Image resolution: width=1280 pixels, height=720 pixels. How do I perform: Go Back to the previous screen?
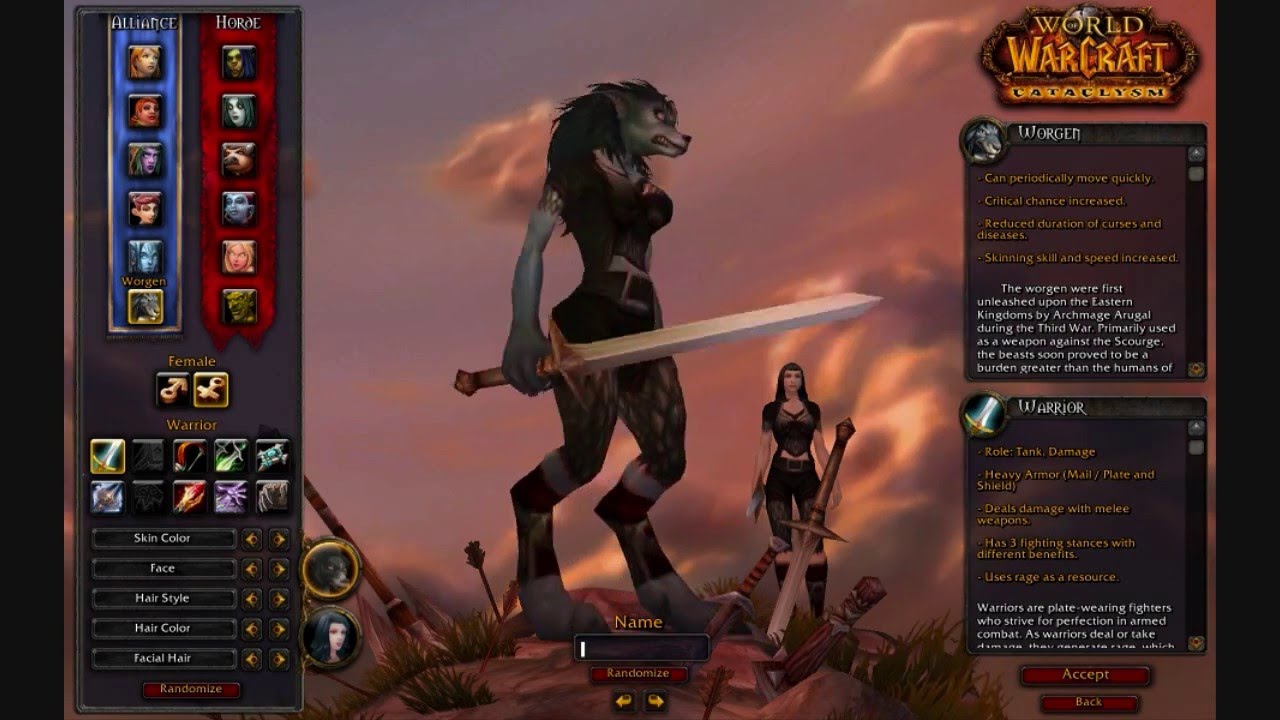[x=1088, y=702]
